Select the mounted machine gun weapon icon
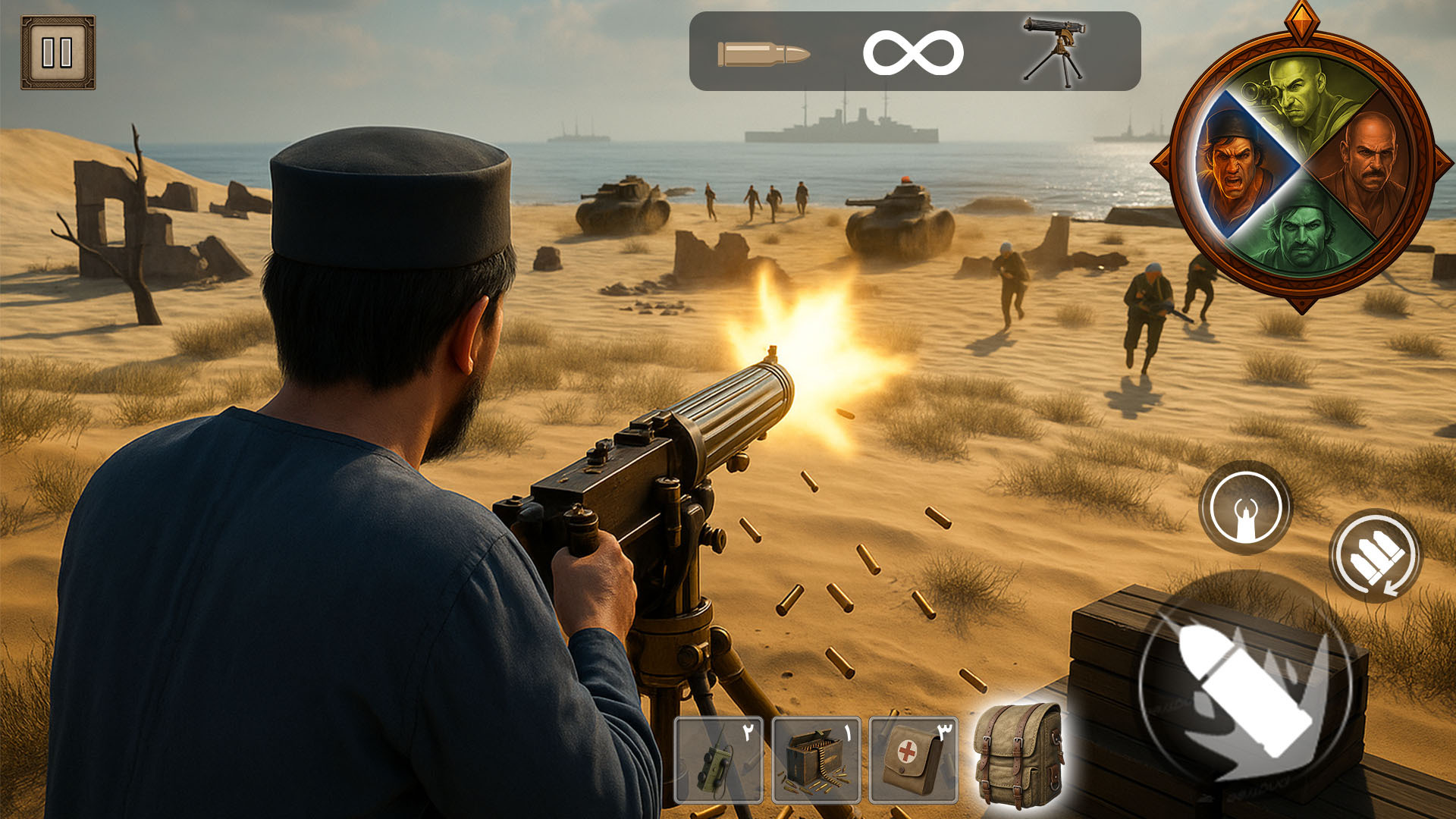Image resolution: width=1456 pixels, height=819 pixels. 1053,50
